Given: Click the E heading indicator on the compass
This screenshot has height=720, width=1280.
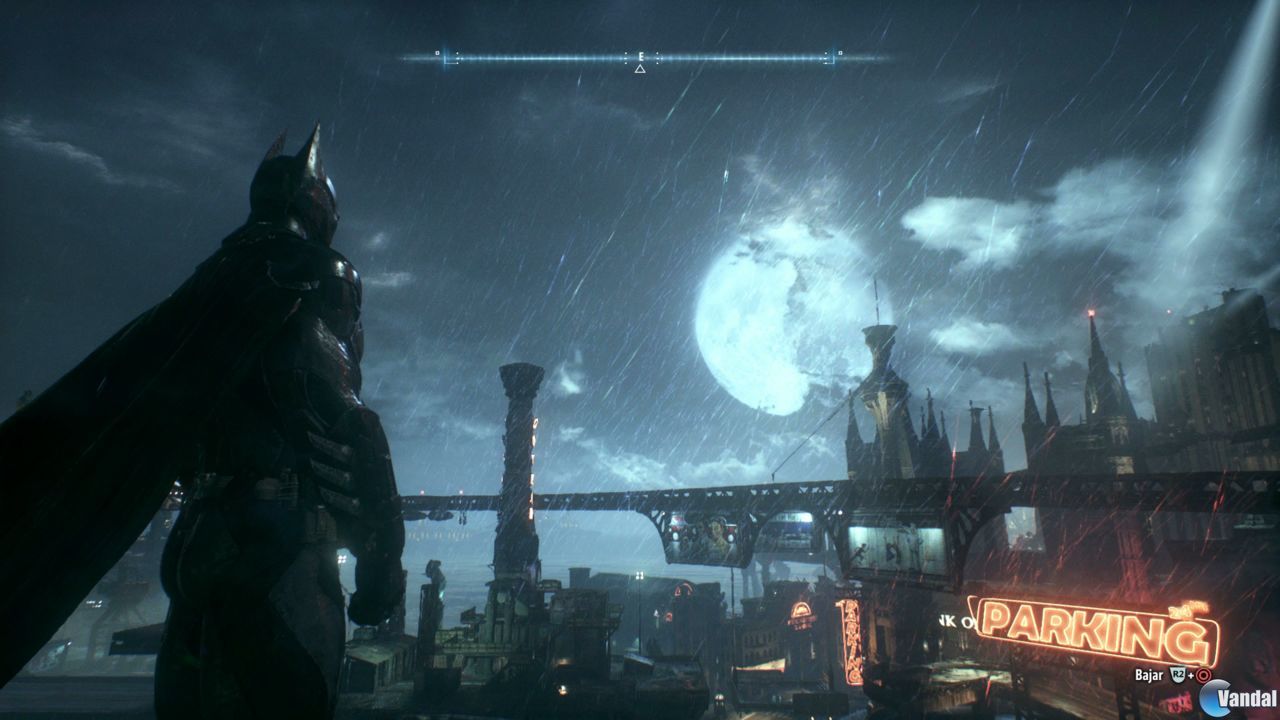Looking at the screenshot, I should click(640, 55).
